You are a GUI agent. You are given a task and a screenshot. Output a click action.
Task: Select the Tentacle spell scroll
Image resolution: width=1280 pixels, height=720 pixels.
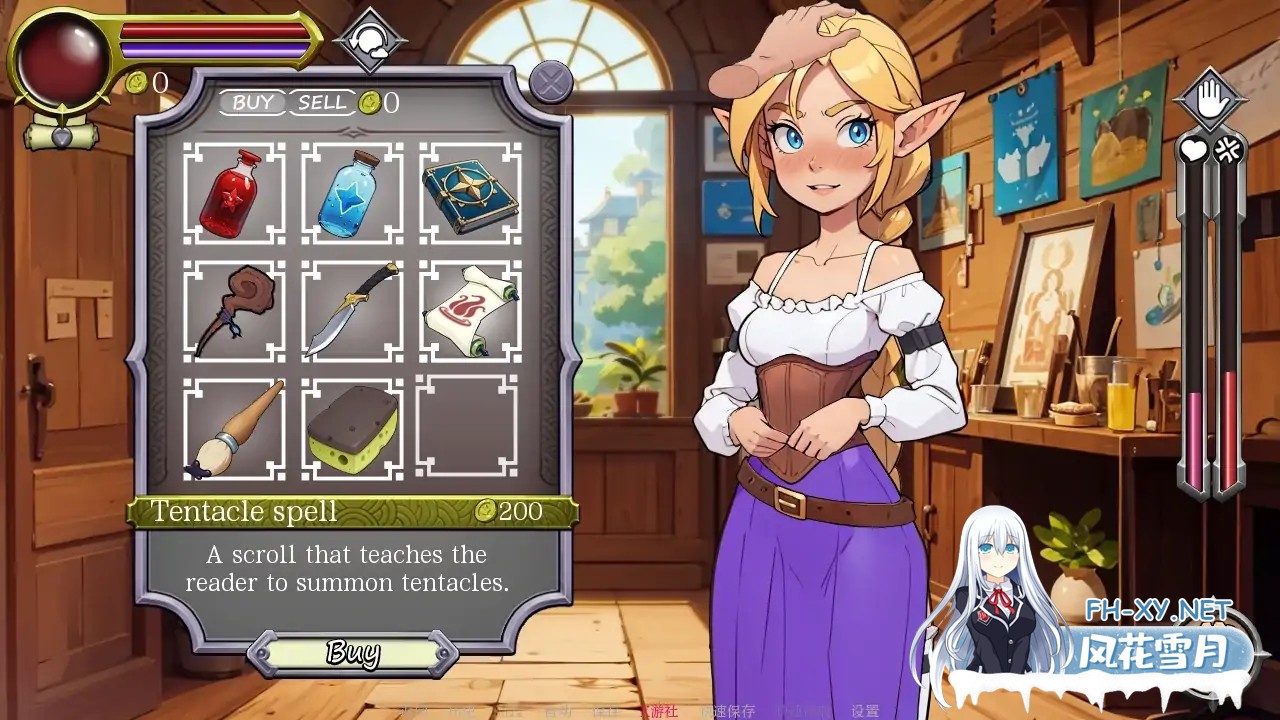point(470,308)
